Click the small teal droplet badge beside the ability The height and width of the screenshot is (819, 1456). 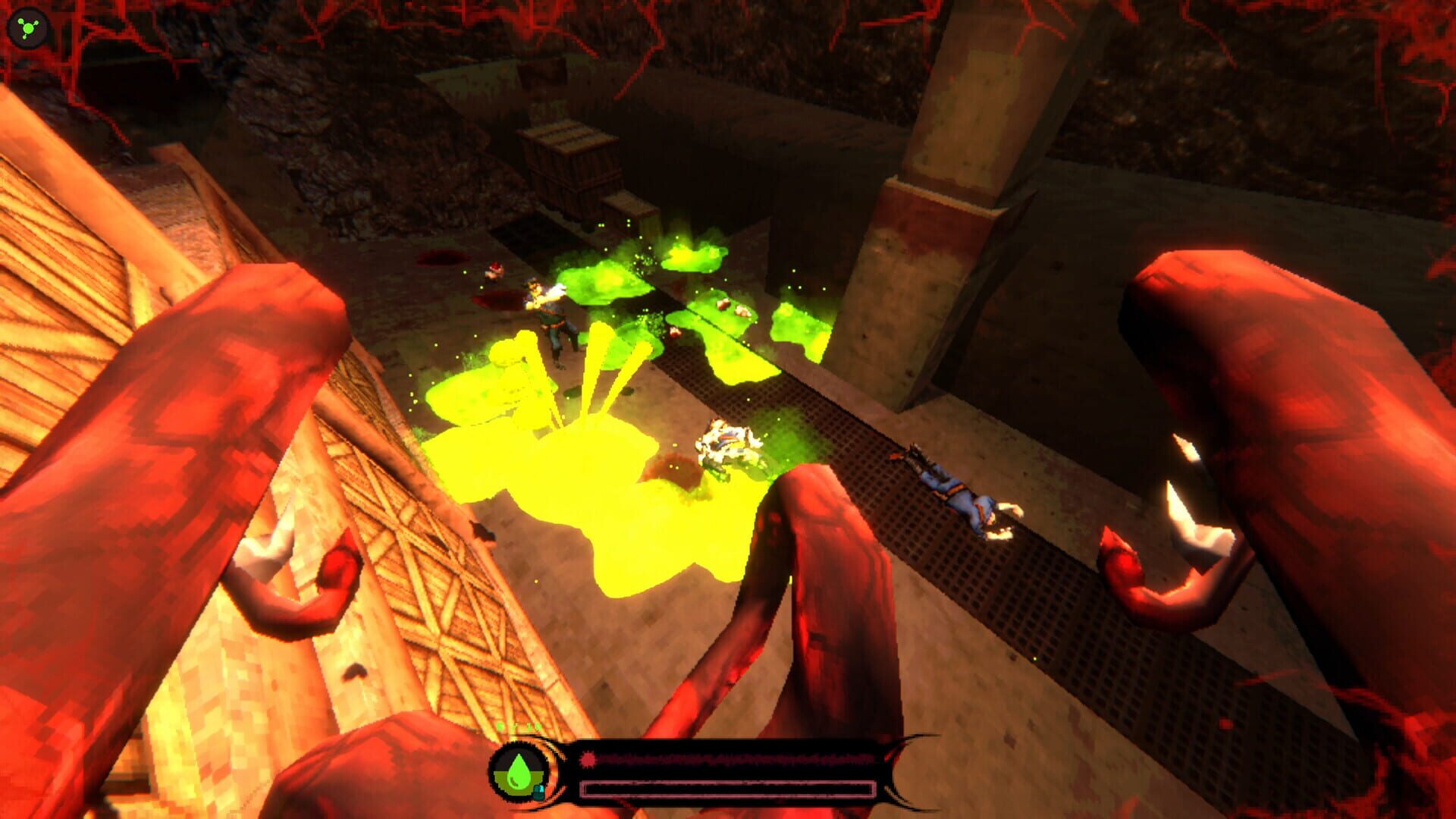(540, 792)
